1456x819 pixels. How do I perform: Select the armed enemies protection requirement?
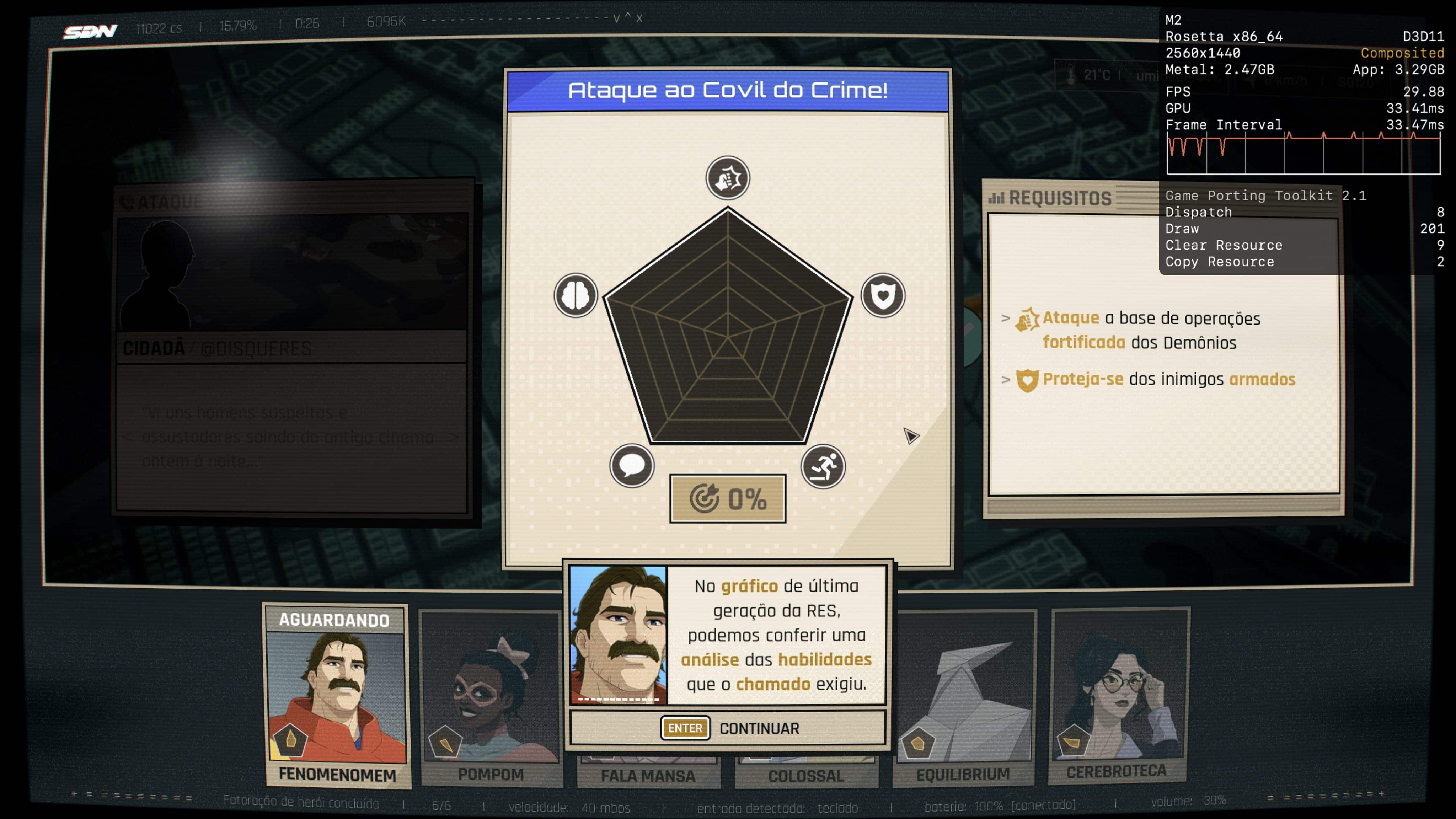pos(1155,379)
